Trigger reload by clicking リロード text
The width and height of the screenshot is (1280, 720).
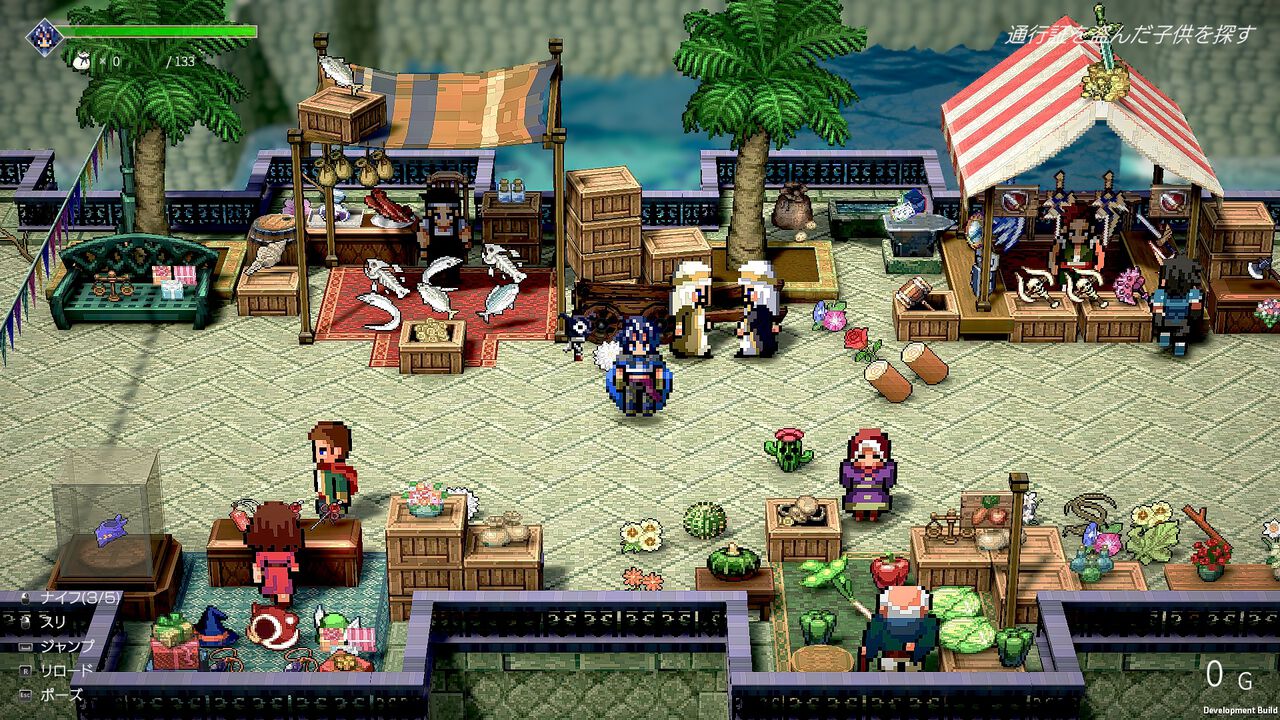point(67,669)
